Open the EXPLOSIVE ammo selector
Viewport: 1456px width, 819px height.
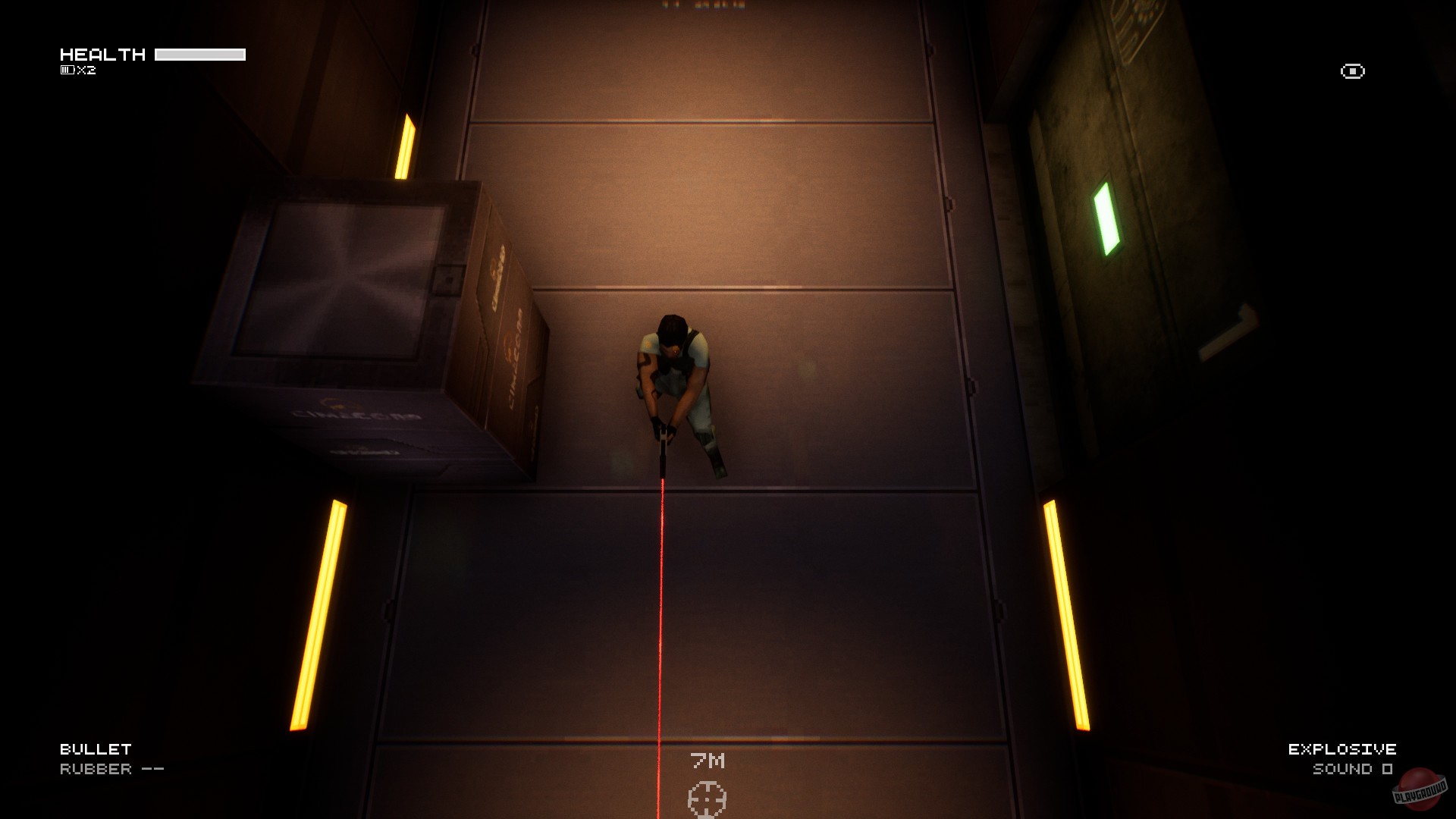[x=1341, y=748]
